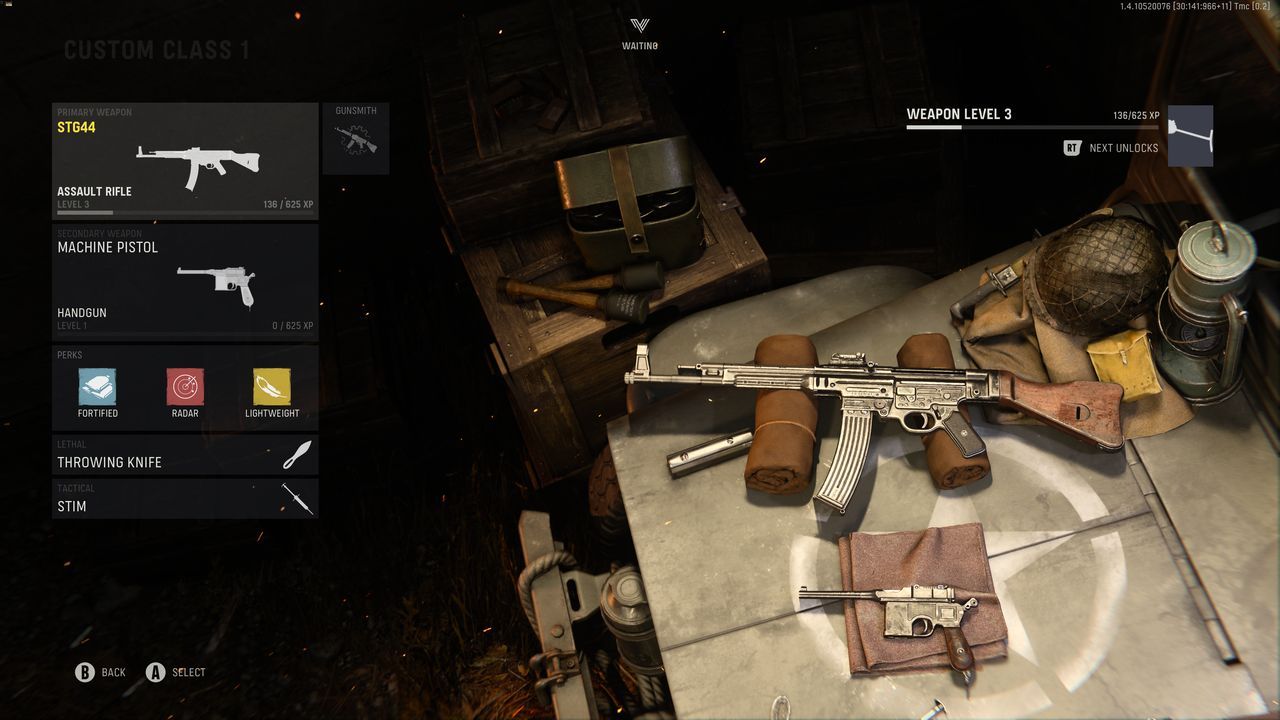View the next weapon unlock icon
The width and height of the screenshot is (1280, 720).
tap(1190, 136)
